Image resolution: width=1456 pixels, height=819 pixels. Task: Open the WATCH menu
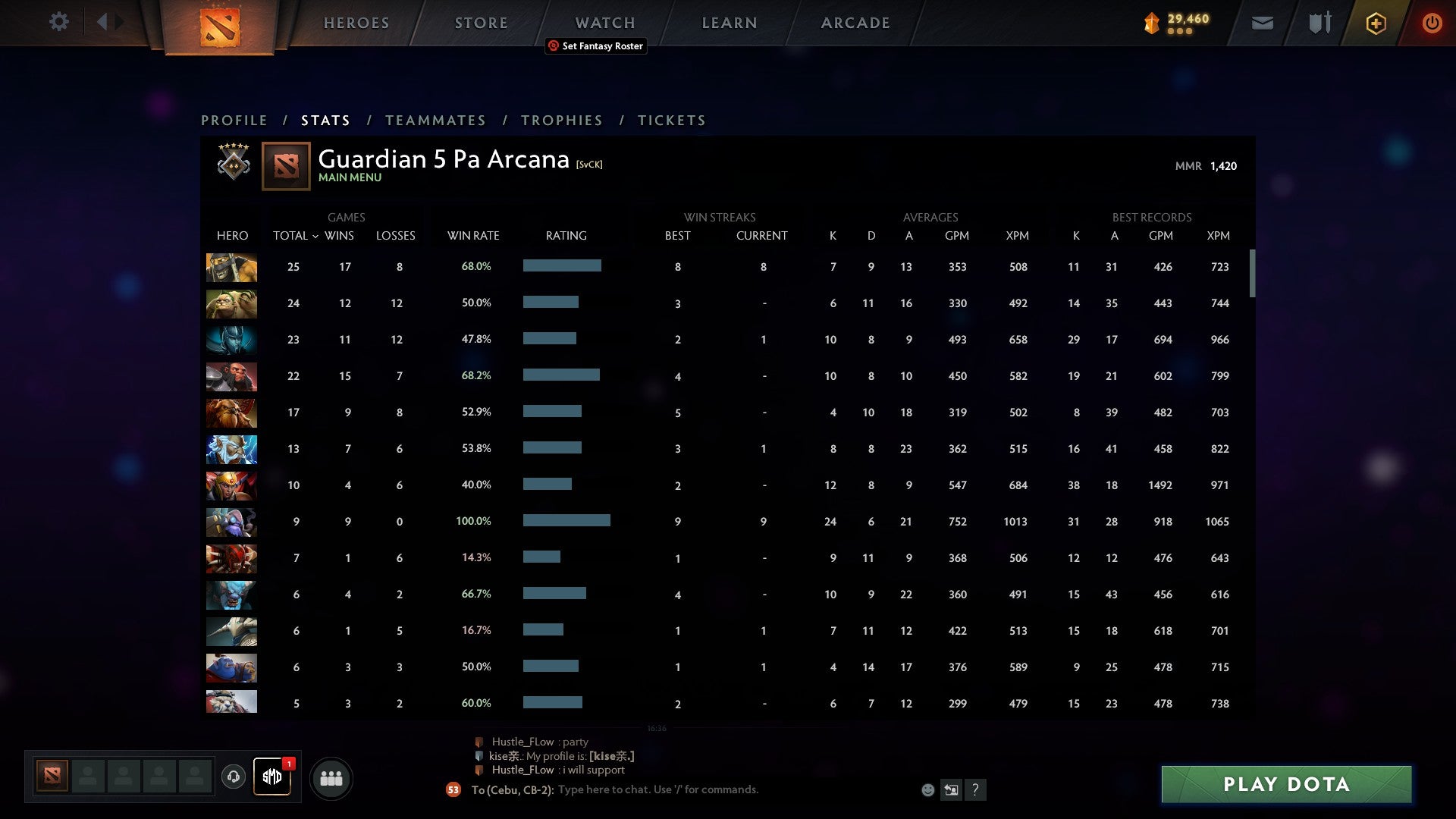coord(604,22)
